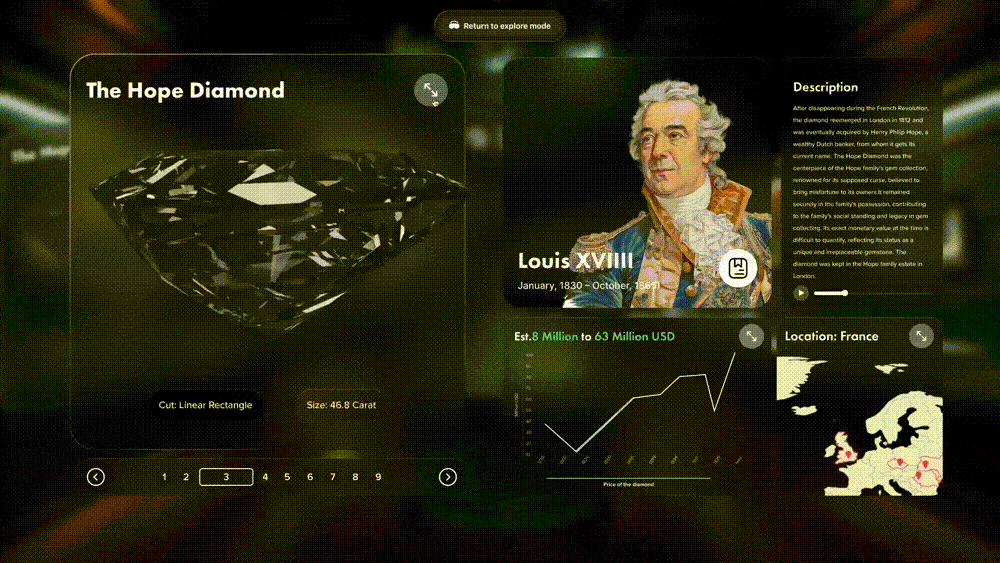Choose page 8

[356, 477]
